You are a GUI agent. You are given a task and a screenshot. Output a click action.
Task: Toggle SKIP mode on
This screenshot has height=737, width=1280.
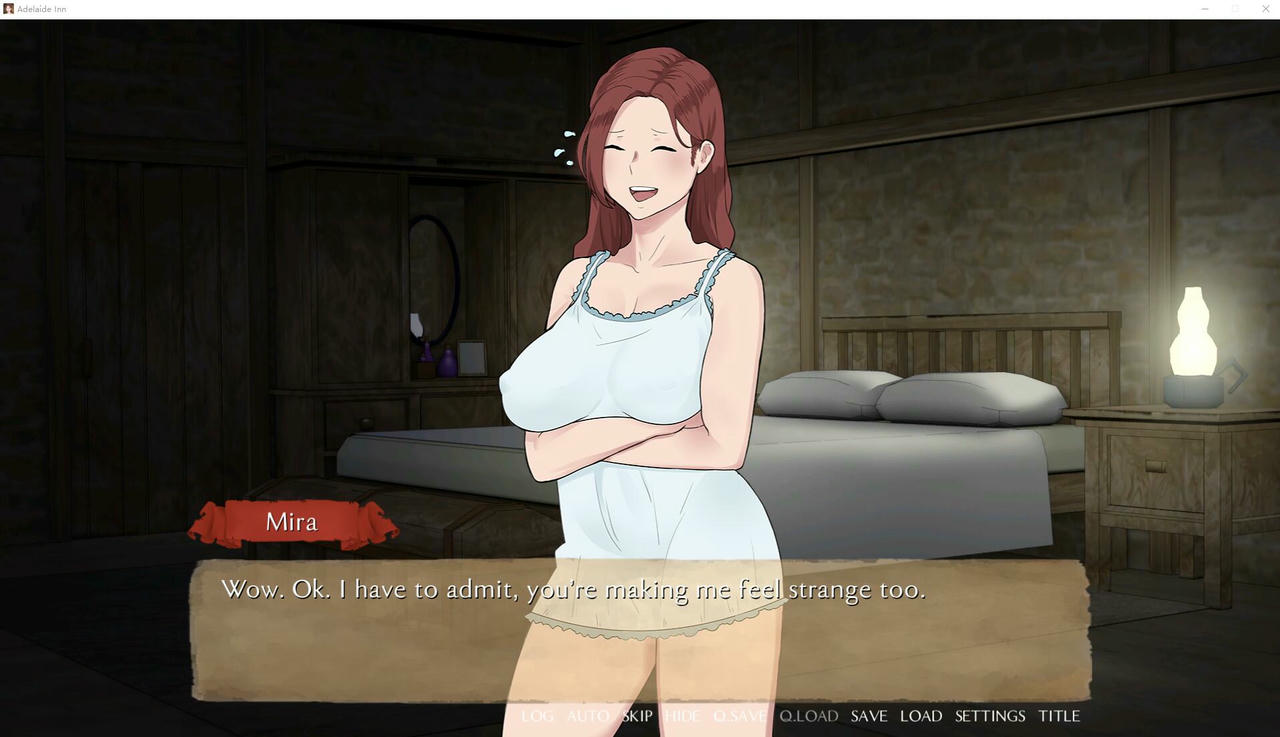(x=637, y=716)
